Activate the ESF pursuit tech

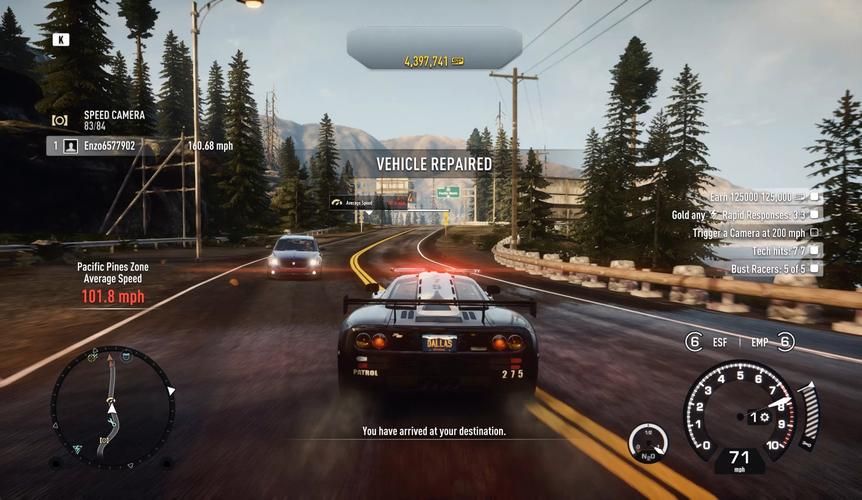pos(694,342)
